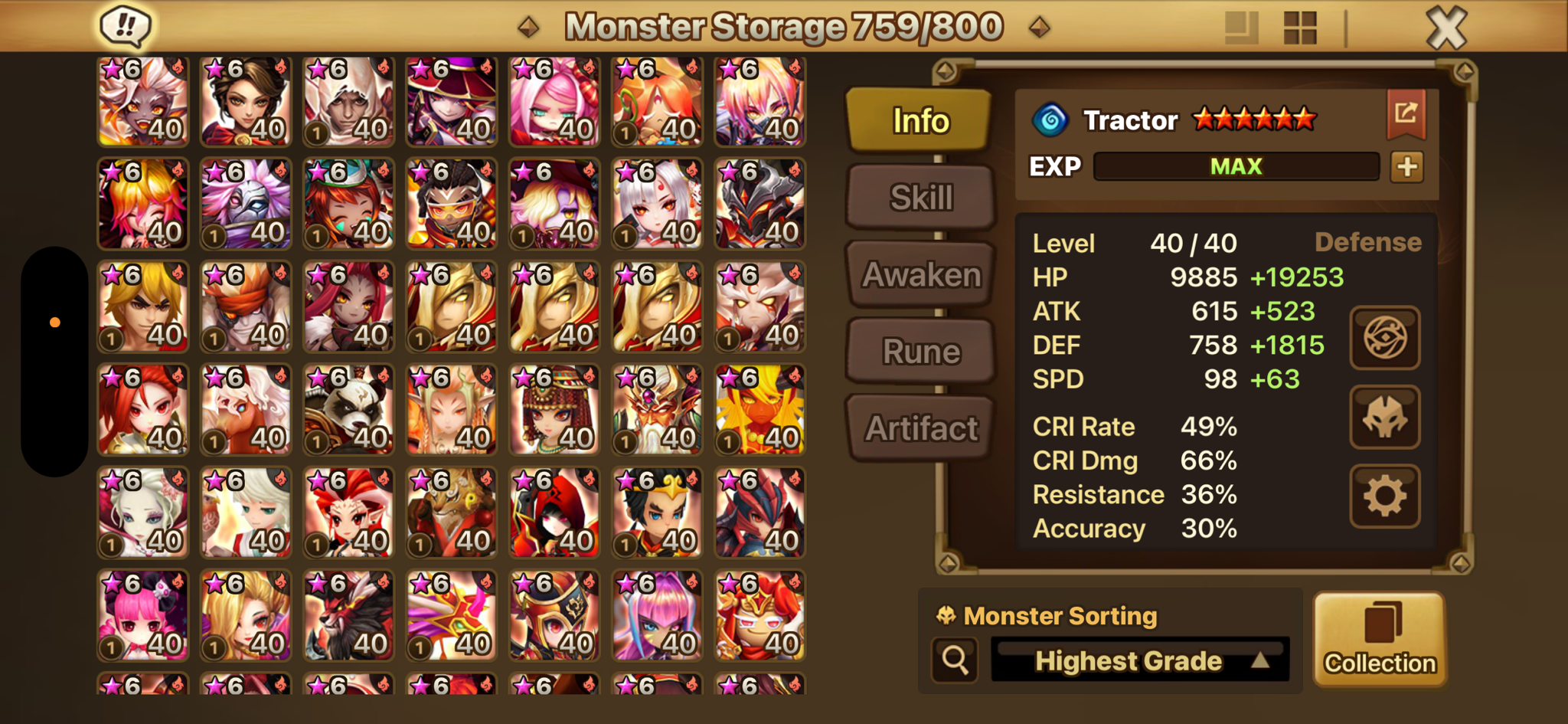Open the Skill tab

coord(921,198)
